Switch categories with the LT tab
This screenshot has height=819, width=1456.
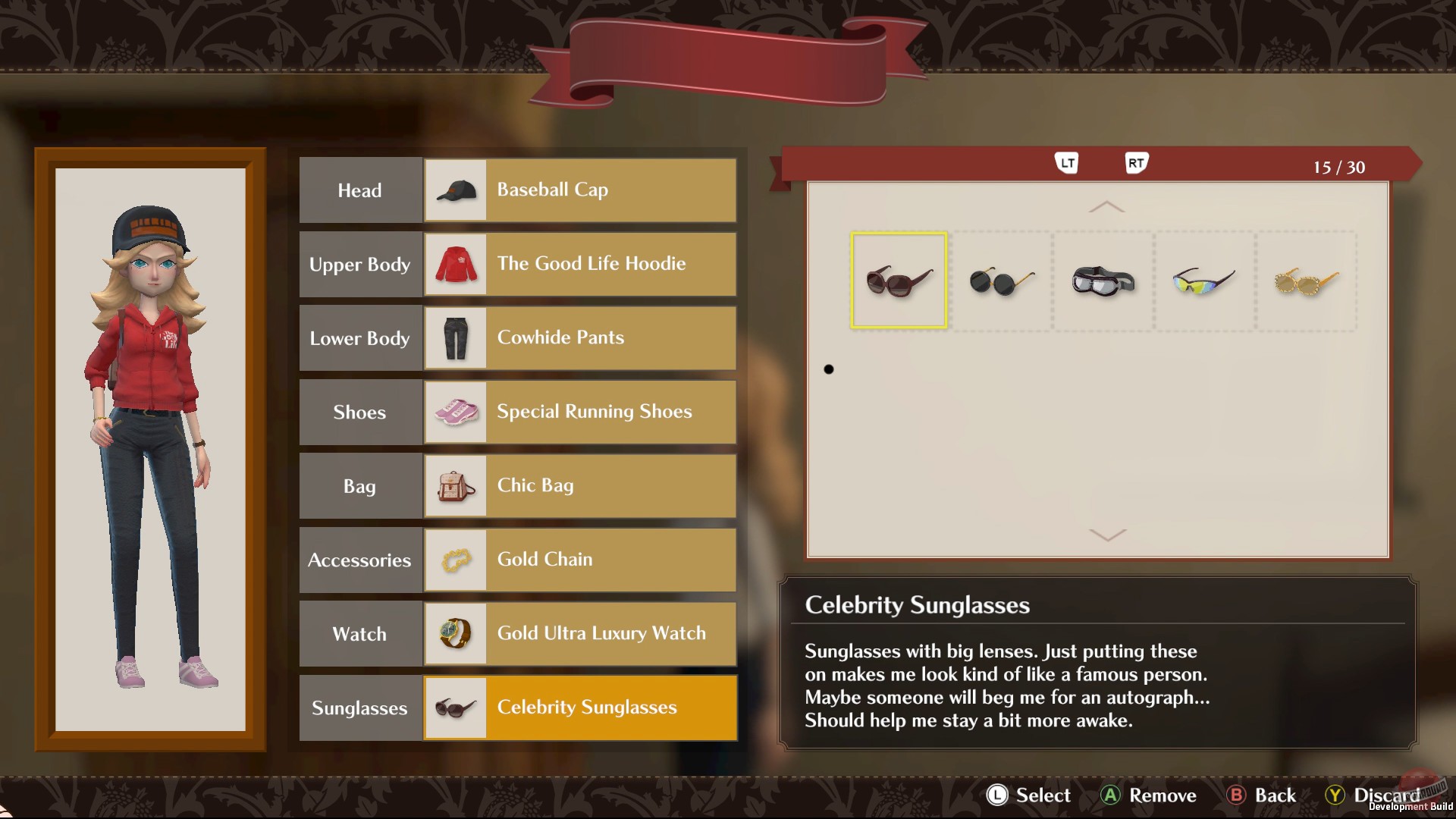coord(1068,162)
